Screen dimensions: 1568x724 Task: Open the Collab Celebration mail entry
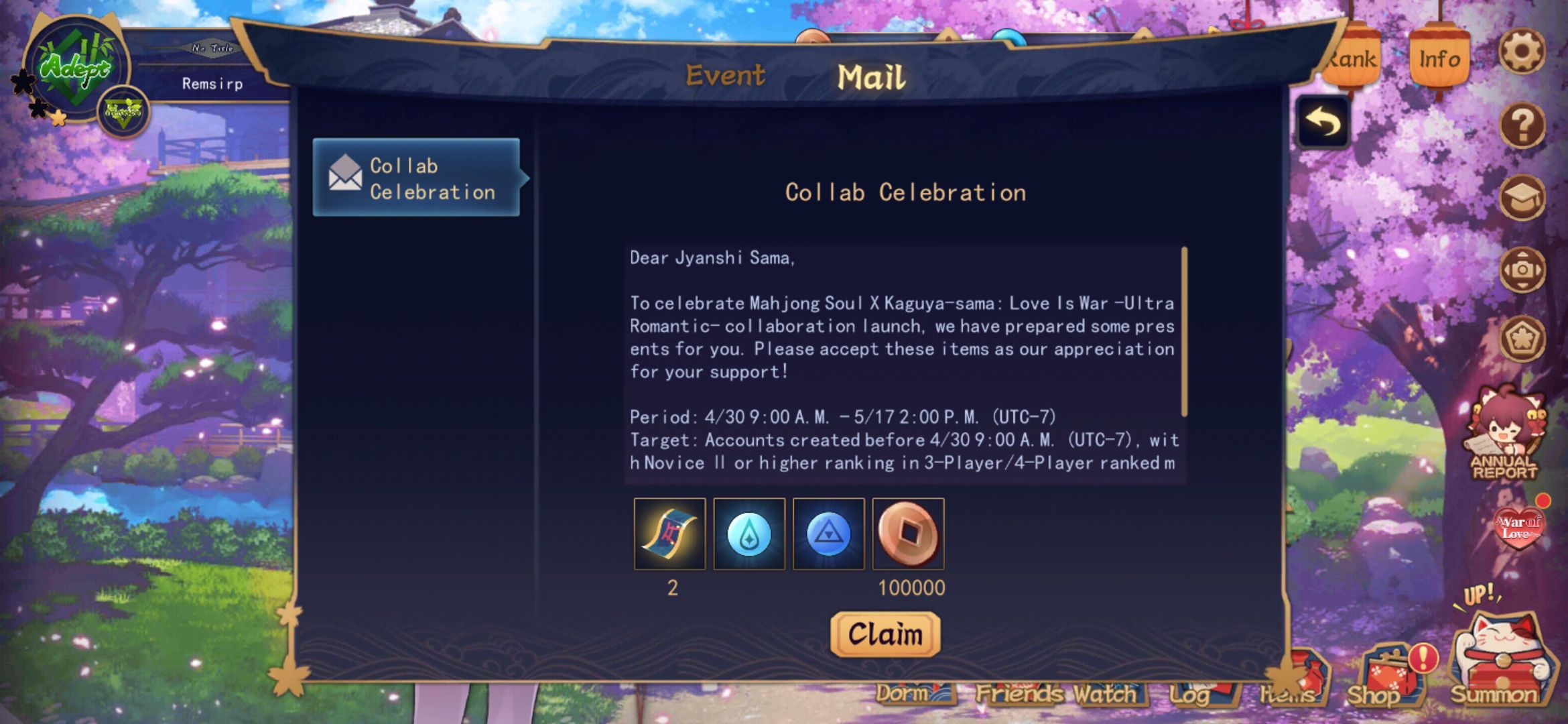click(416, 178)
